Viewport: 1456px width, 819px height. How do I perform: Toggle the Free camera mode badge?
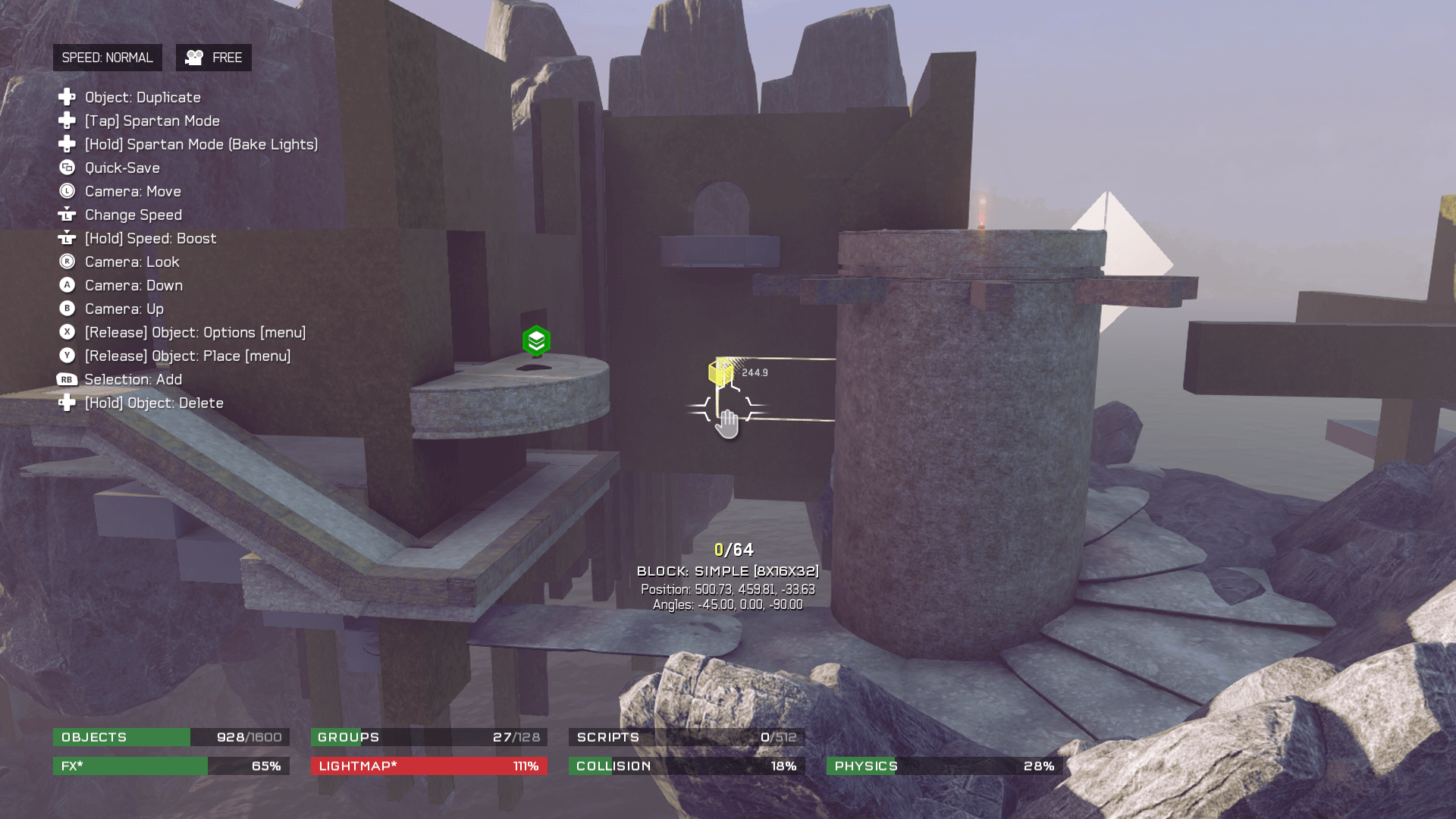[x=214, y=58]
